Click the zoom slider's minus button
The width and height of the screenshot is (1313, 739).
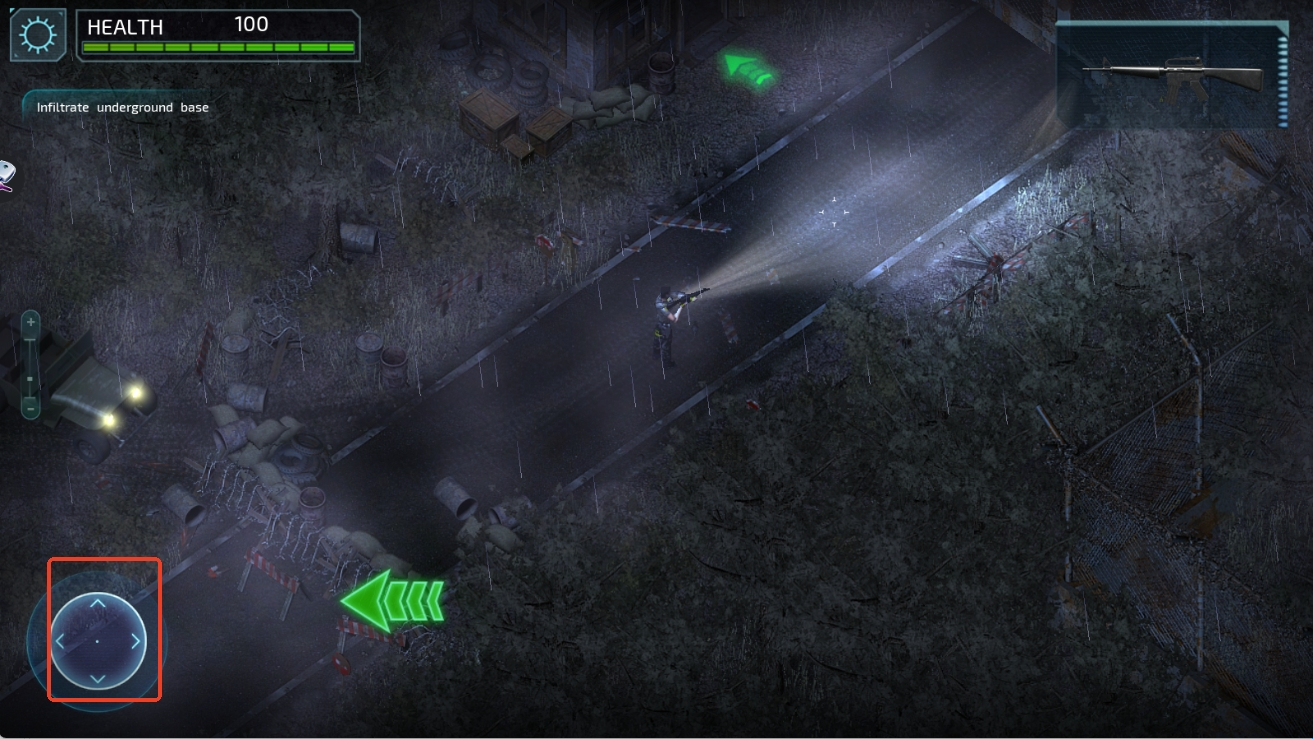[x=31, y=407]
